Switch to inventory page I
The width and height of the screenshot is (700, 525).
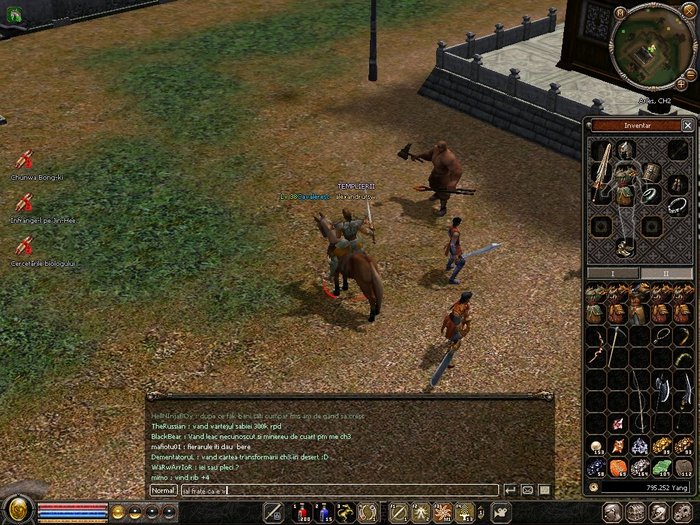pos(611,273)
